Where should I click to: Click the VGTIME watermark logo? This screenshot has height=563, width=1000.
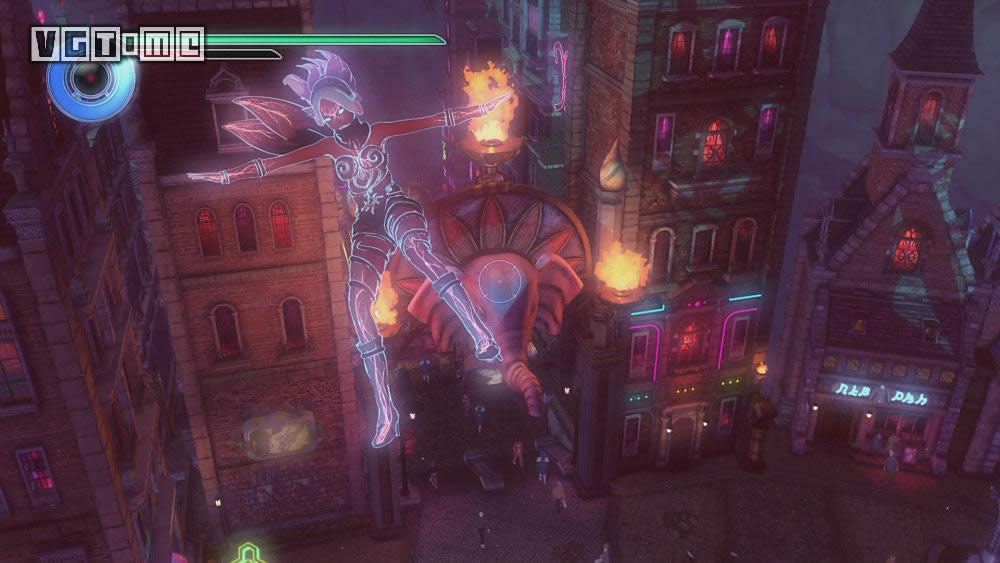[118, 43]
